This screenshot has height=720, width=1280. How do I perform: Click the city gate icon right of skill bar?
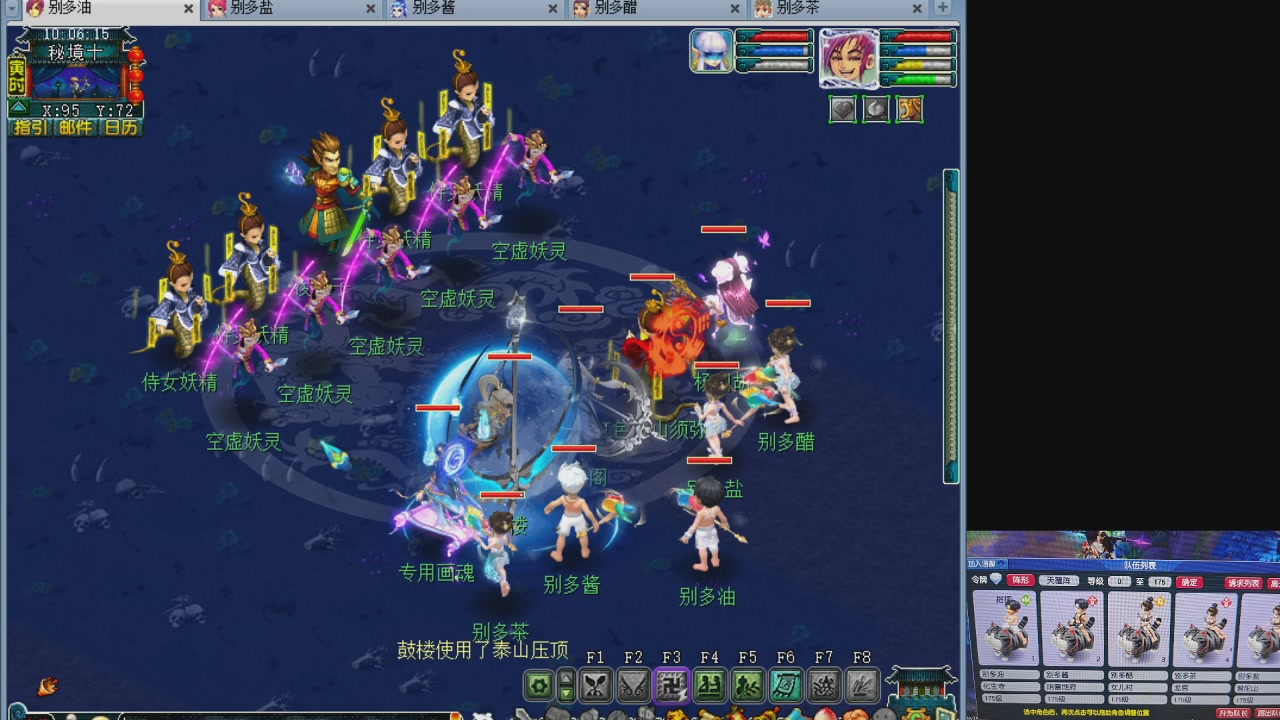tap(919, 685)
